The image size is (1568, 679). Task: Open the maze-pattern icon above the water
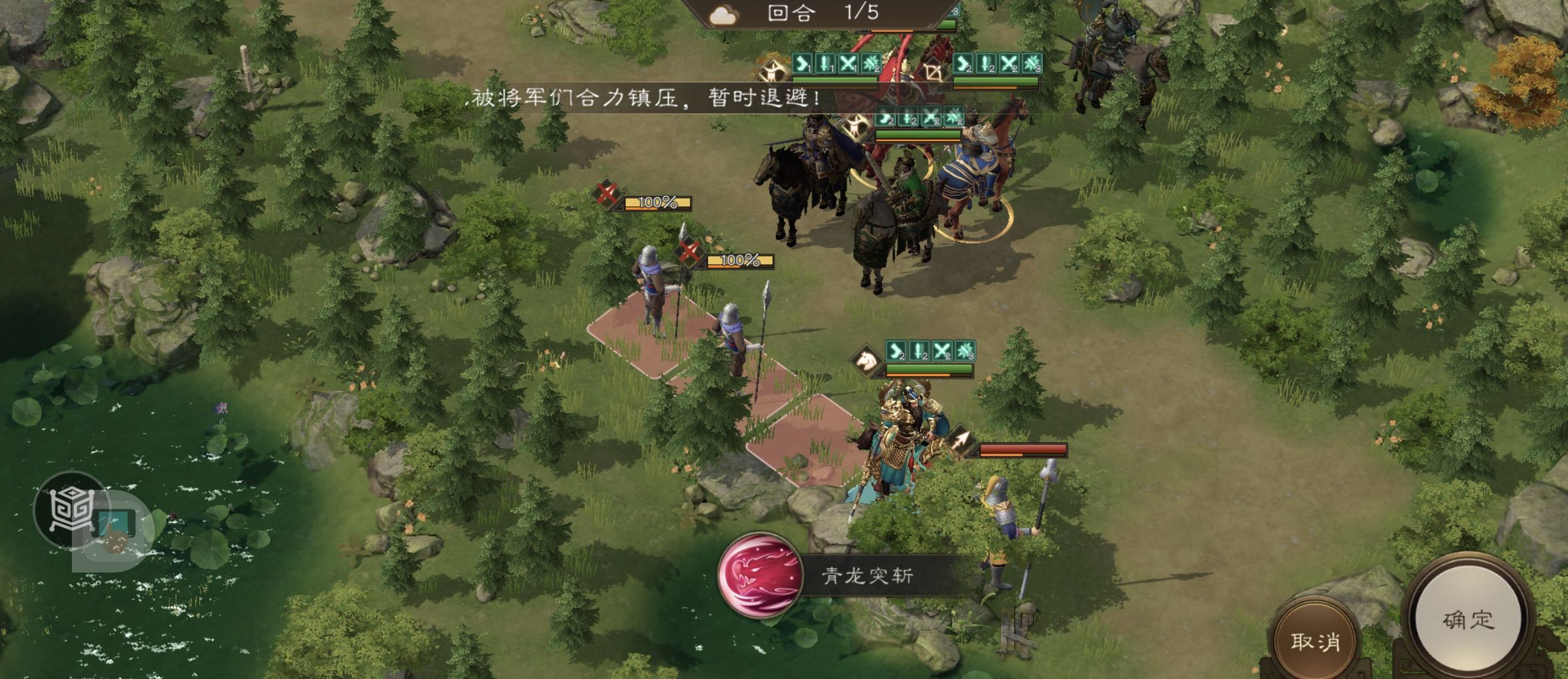(72, 510)
